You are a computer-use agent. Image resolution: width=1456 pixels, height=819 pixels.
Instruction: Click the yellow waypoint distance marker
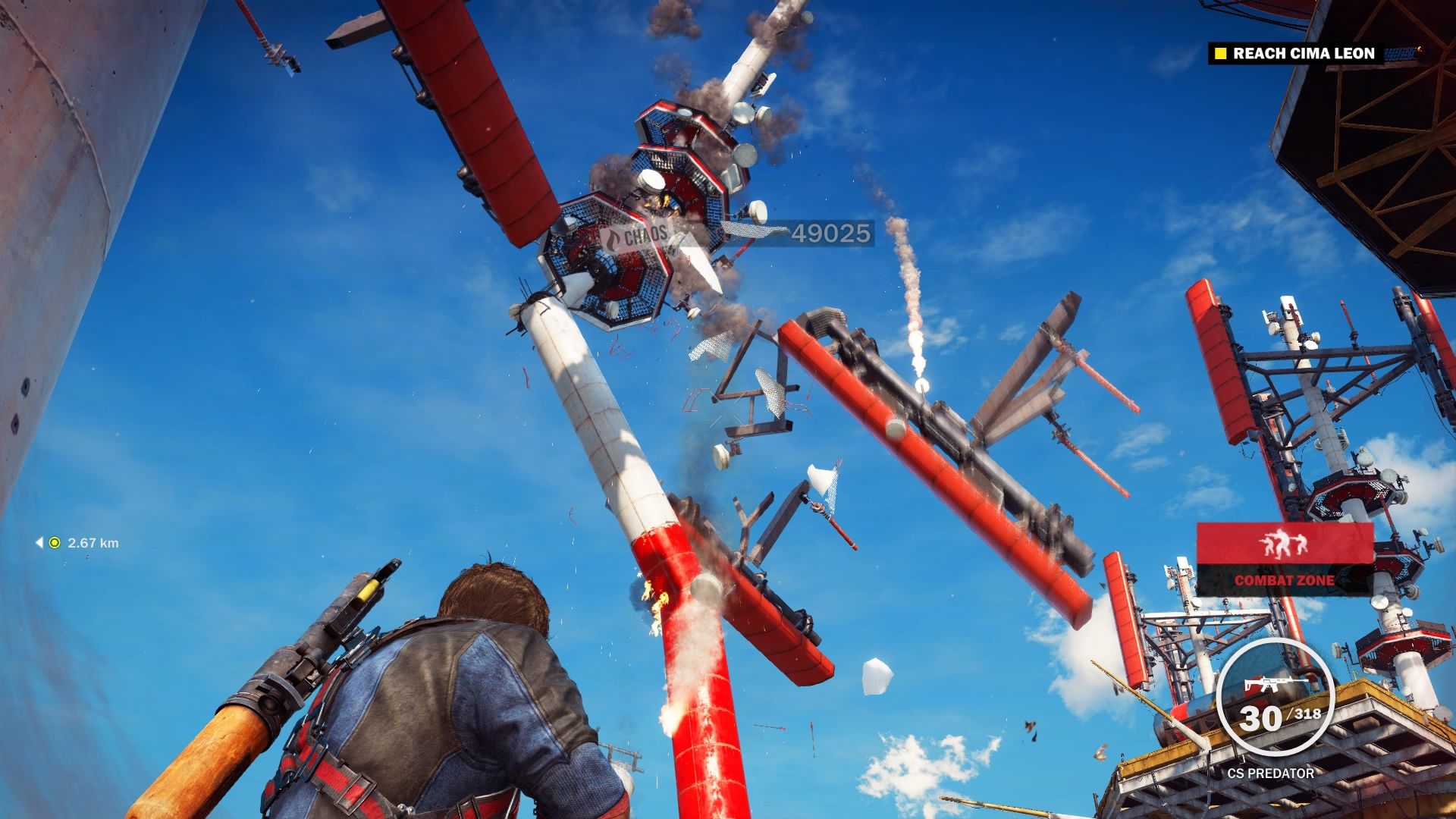point(55,543)
